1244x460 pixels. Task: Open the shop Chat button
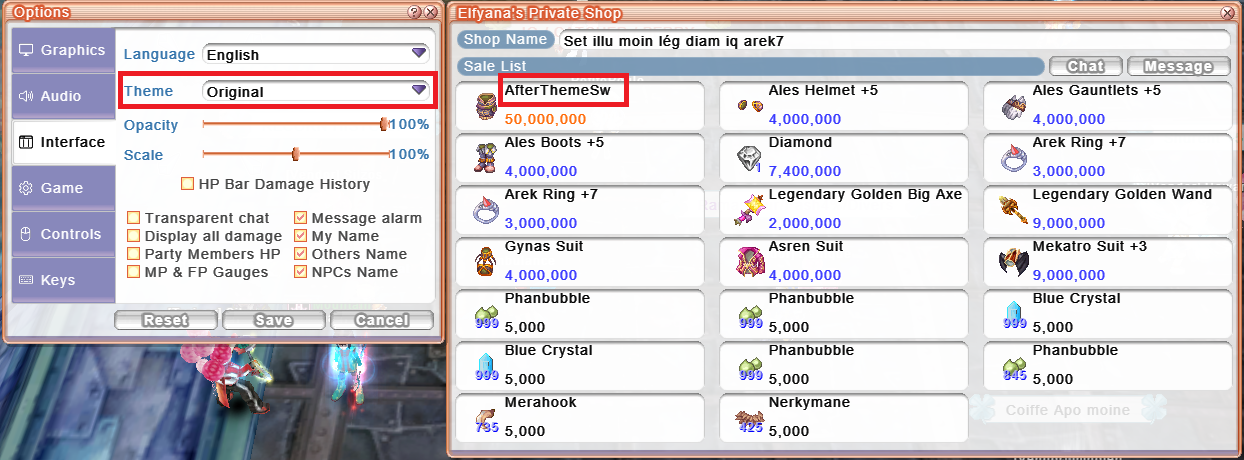[x=1085, y=66]
